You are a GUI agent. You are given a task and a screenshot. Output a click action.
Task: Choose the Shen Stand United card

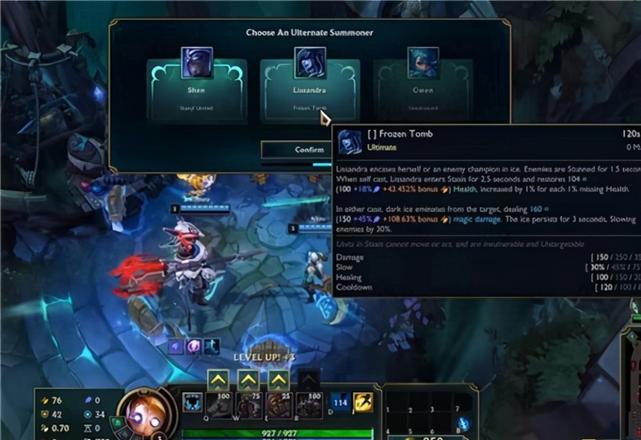pos(196,86)
